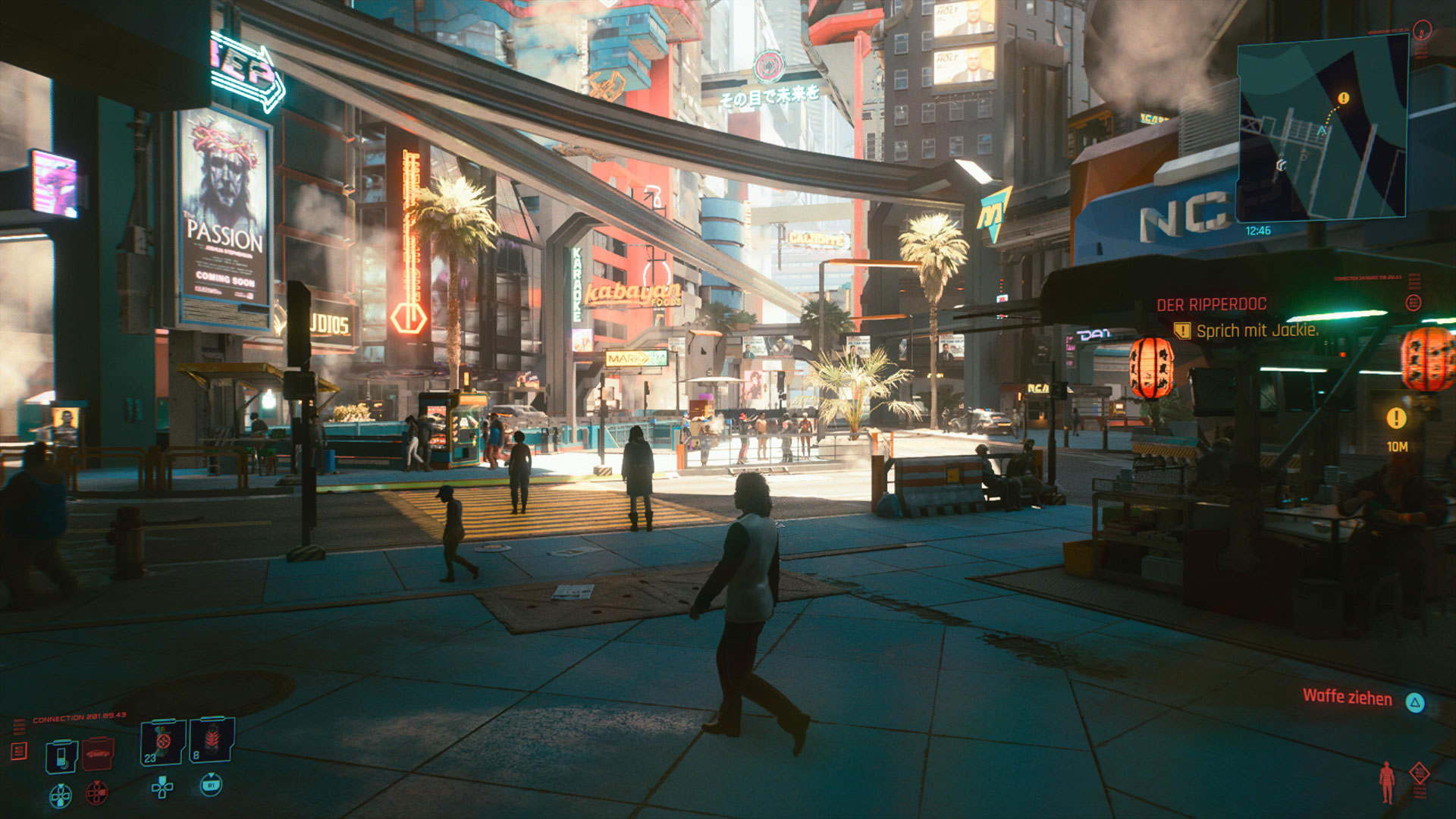
Task: Select the 'Sprich mit Jackie' objective
Action: [1257, 331]
